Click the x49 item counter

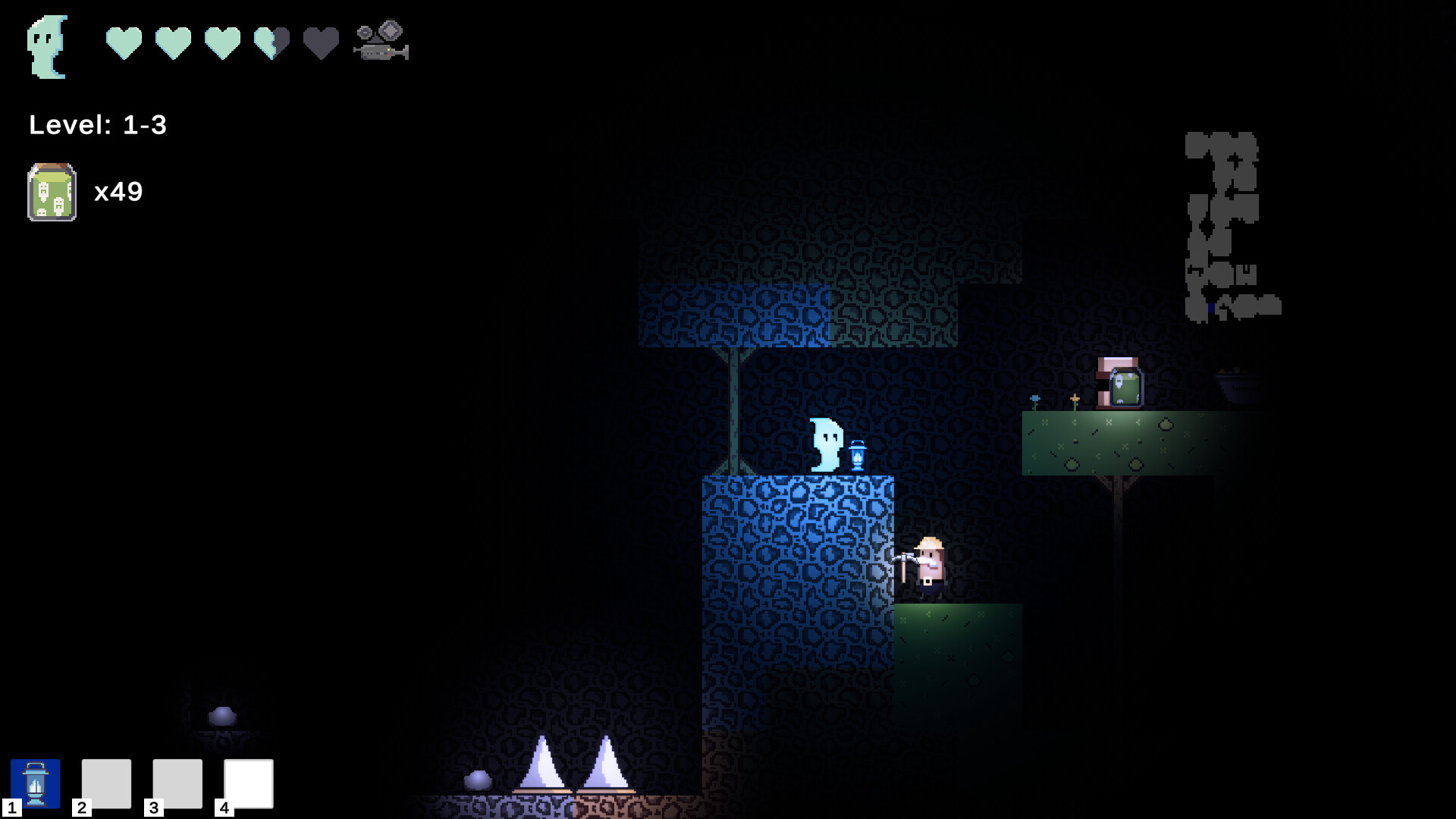pos(118,192)
